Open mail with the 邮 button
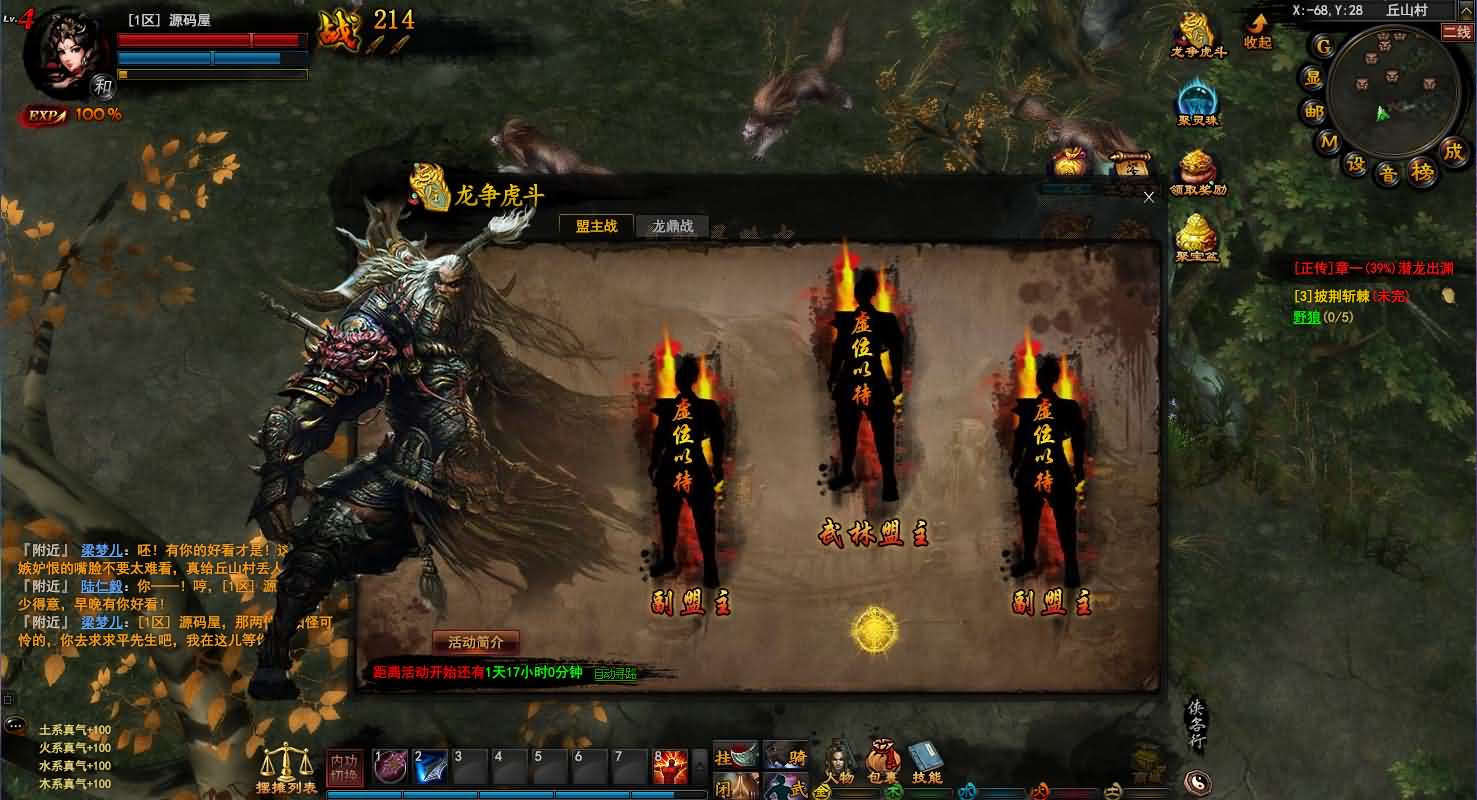This screenshot has width=1477, height=800. tap(1314, 111)
